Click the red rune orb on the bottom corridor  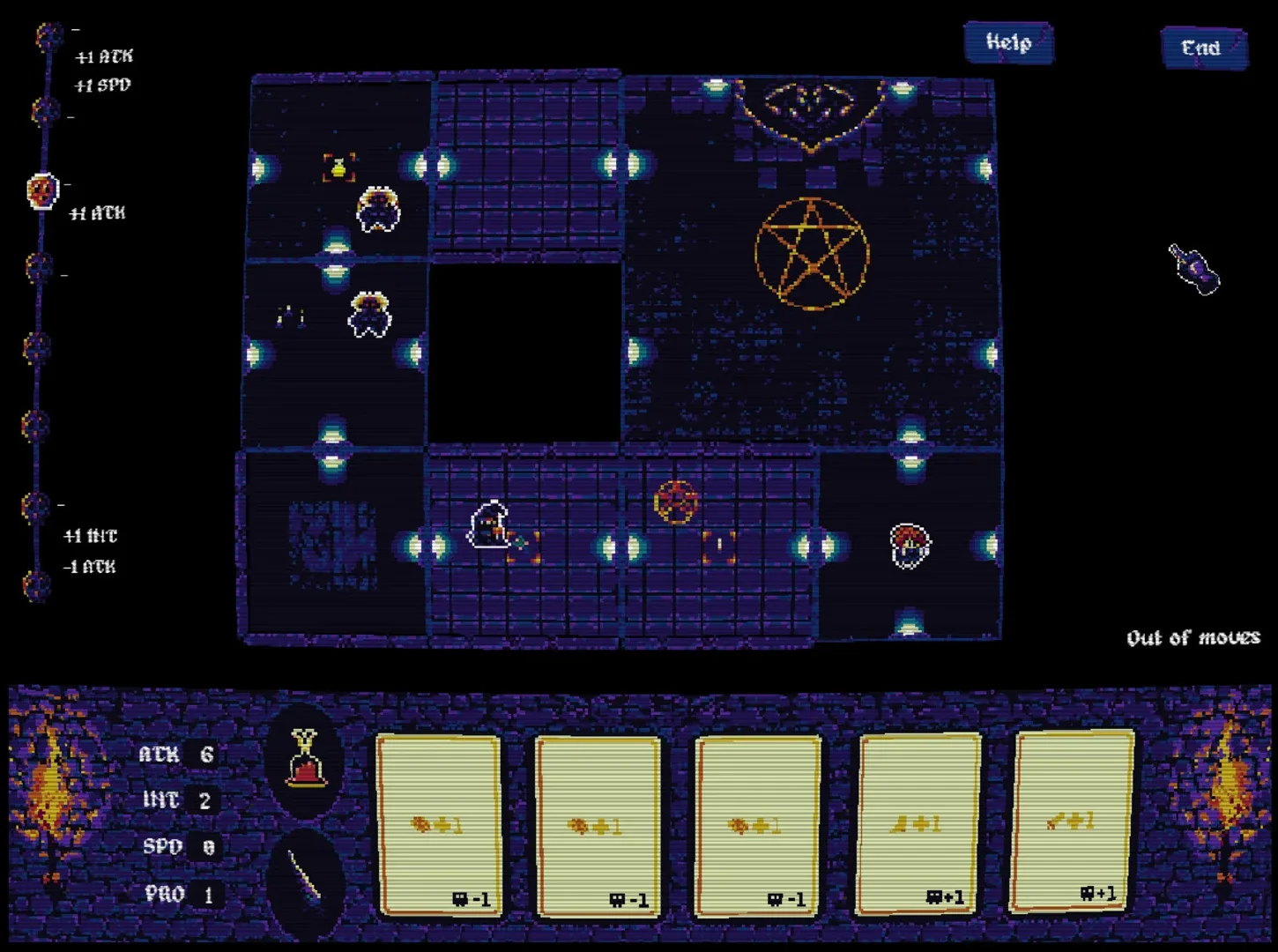point(675,502)
